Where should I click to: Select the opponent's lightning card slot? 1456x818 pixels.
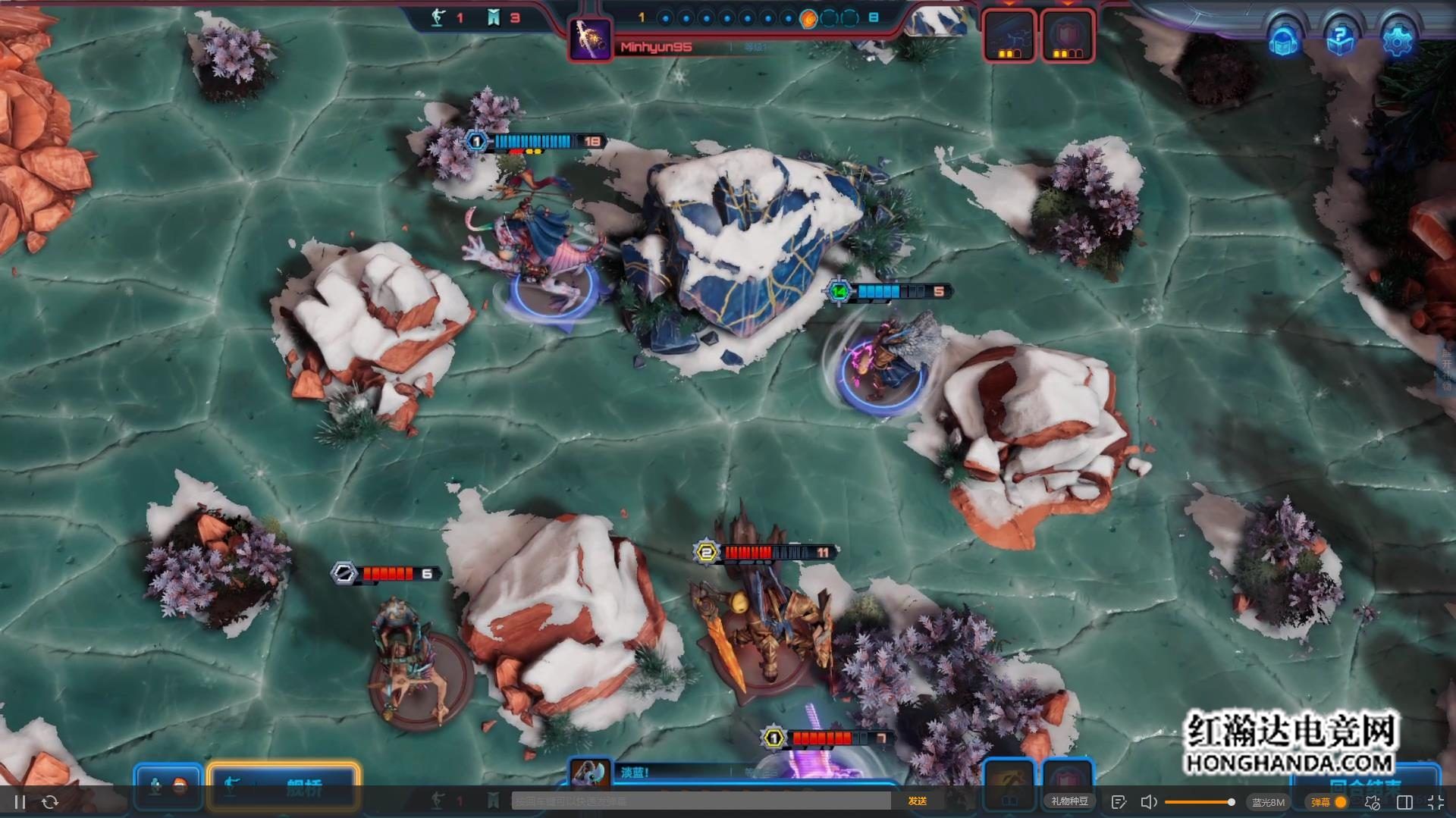[1009, 36]
